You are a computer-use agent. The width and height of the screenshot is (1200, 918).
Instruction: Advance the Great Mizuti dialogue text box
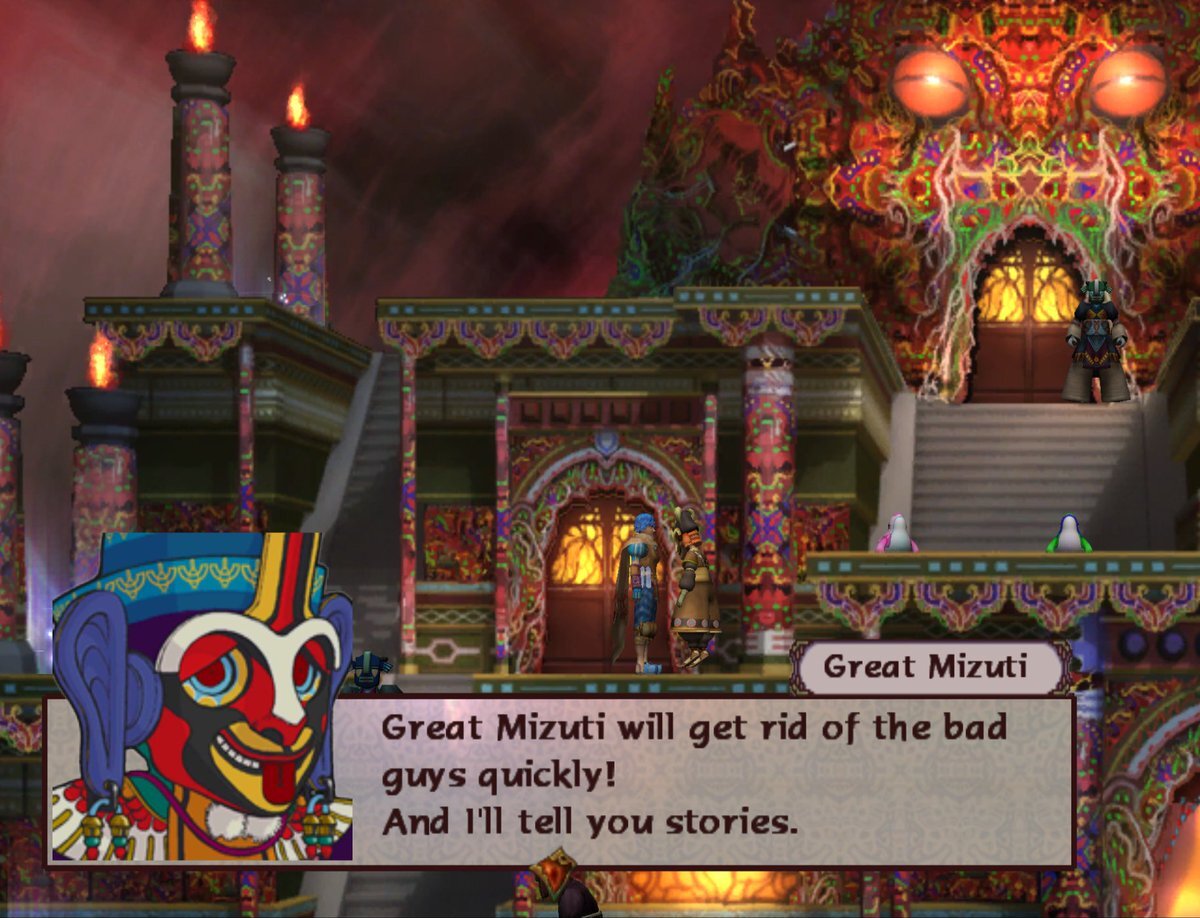pos(700,780)
